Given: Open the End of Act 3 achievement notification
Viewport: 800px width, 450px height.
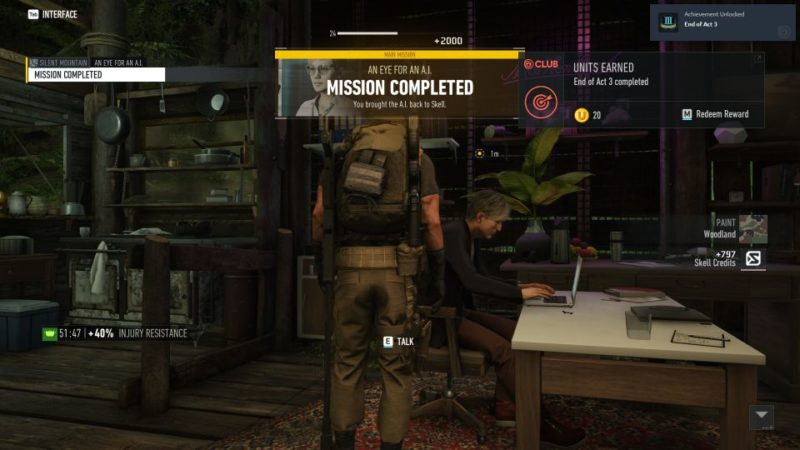Looking at the screenshot, I should tap(723, 20).
